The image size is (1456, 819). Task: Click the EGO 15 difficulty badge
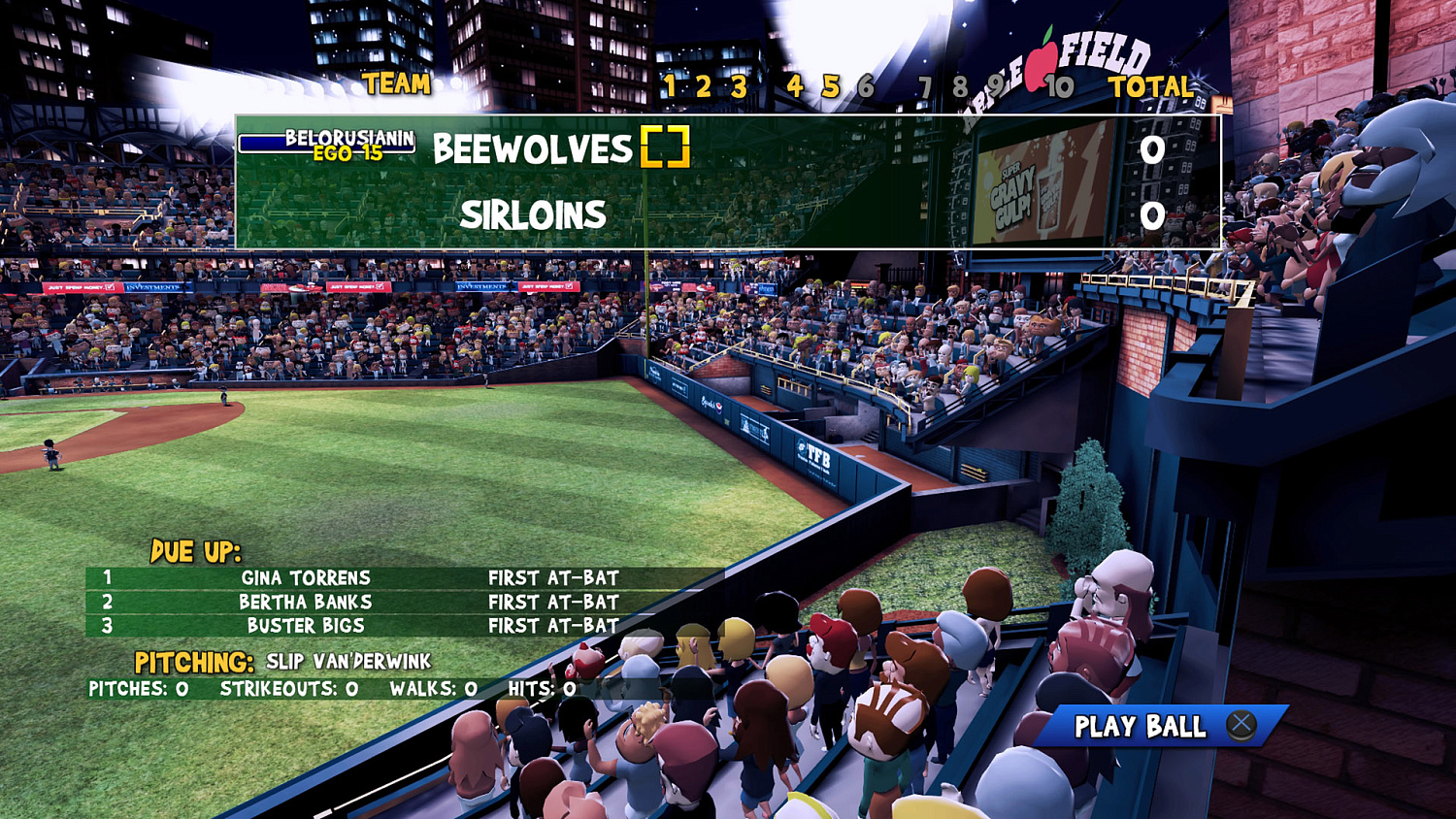click(x=347, y=155)
